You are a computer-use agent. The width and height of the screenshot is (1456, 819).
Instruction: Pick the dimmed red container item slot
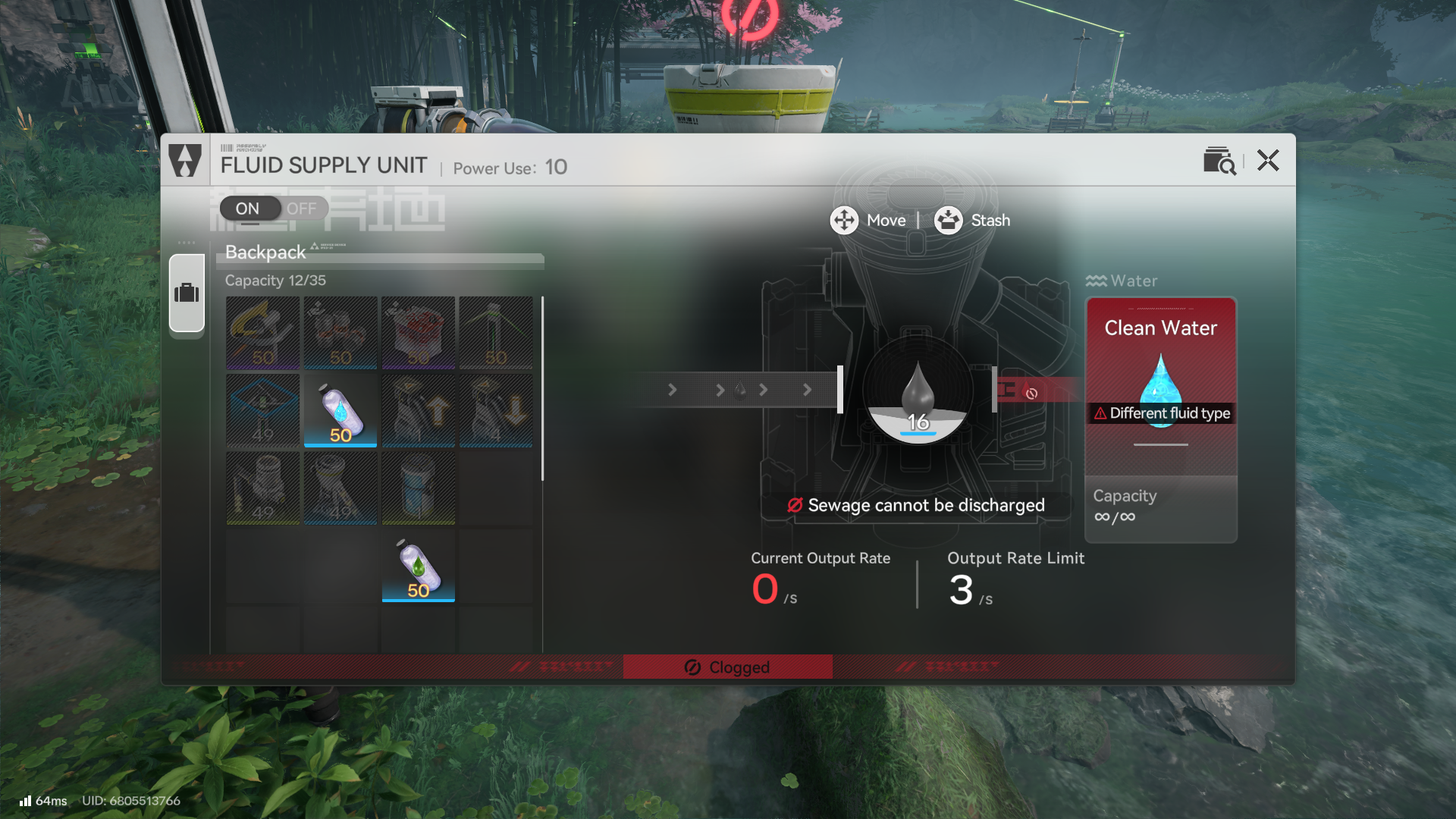tap(419, 333)
